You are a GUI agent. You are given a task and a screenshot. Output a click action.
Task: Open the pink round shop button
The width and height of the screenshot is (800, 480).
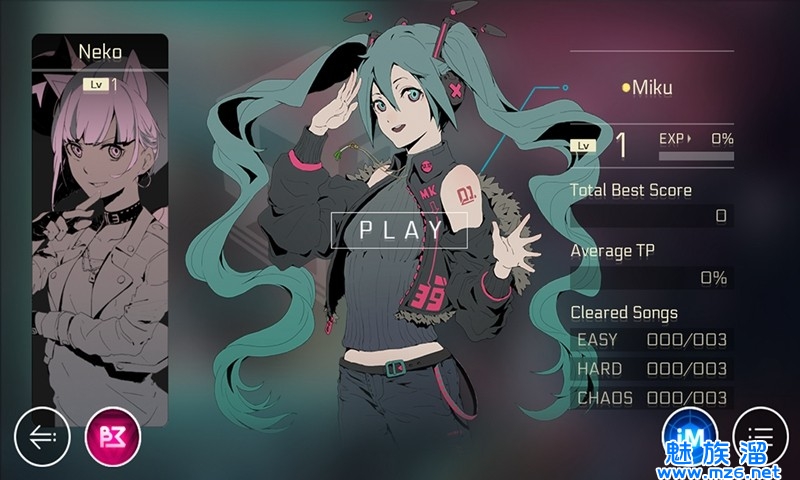(114, 437)
